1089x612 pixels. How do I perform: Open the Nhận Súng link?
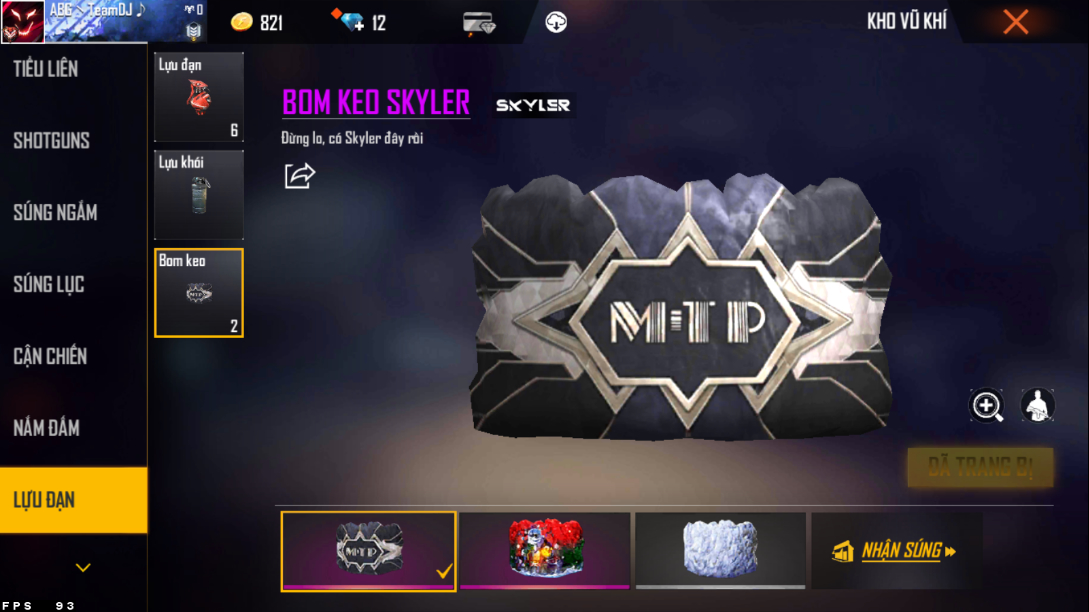896,550
